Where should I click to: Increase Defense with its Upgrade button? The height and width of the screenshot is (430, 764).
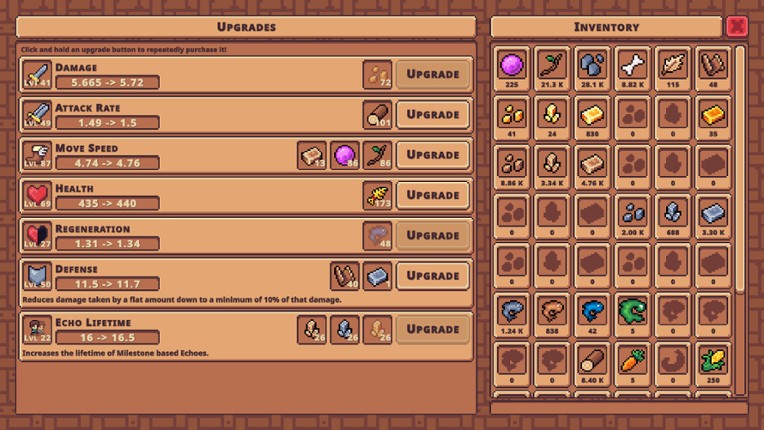click(x=433, y=276)
